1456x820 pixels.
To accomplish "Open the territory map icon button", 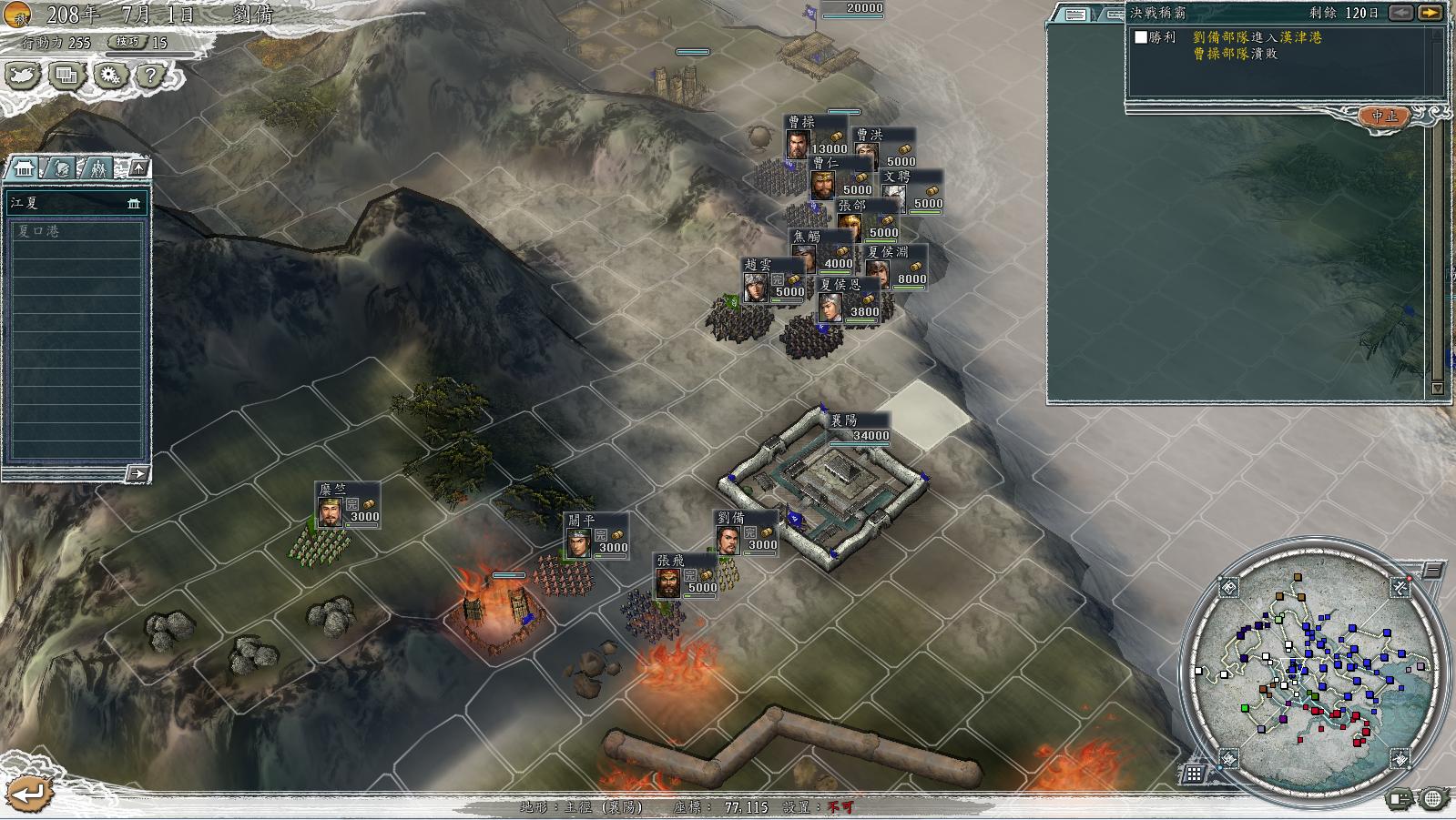I will pos(24,76).
